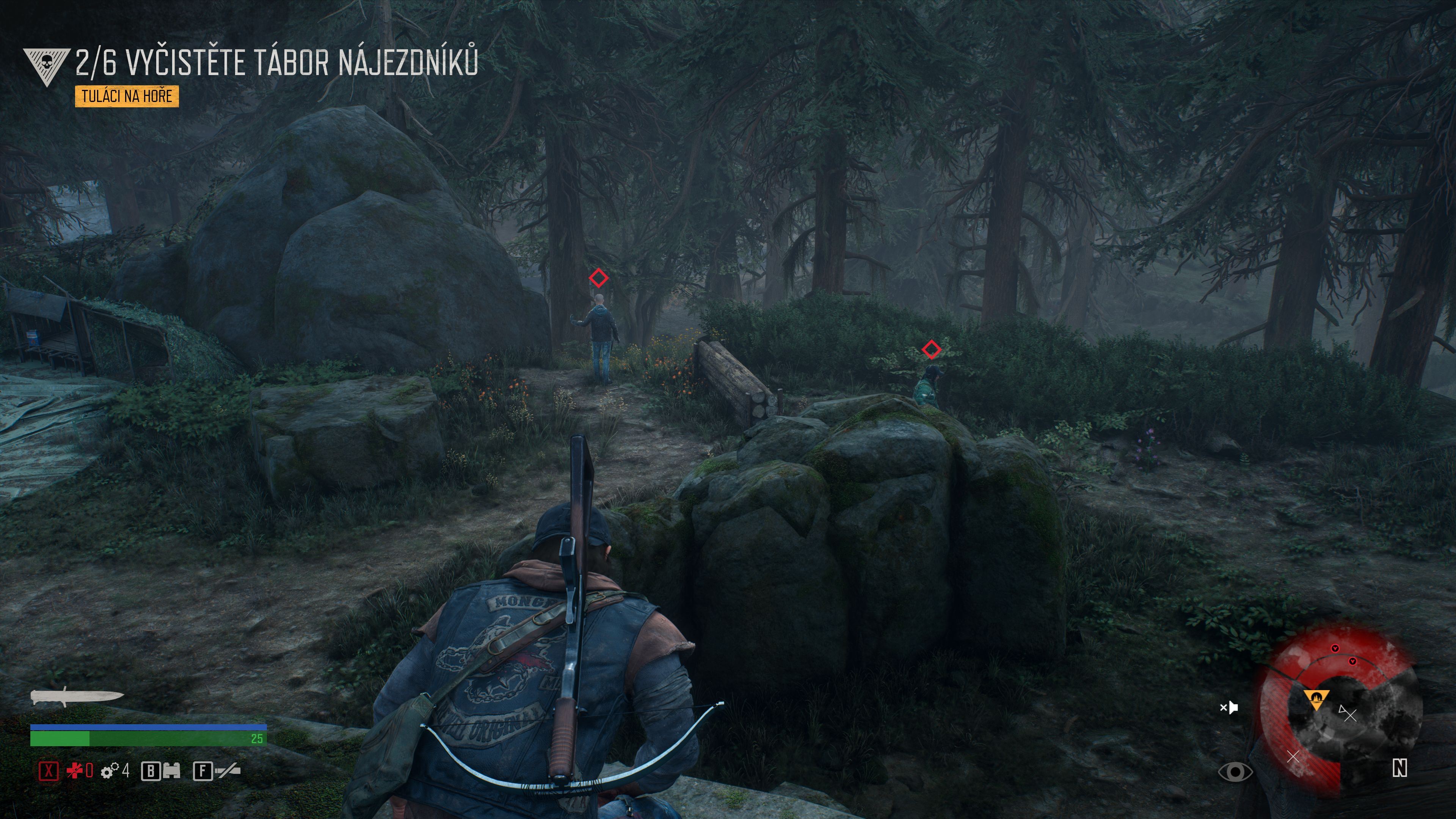Open the ambush camp objective tracker
Screen dimensions: 1456x819
pyautogui.click(x=276, y=61)
